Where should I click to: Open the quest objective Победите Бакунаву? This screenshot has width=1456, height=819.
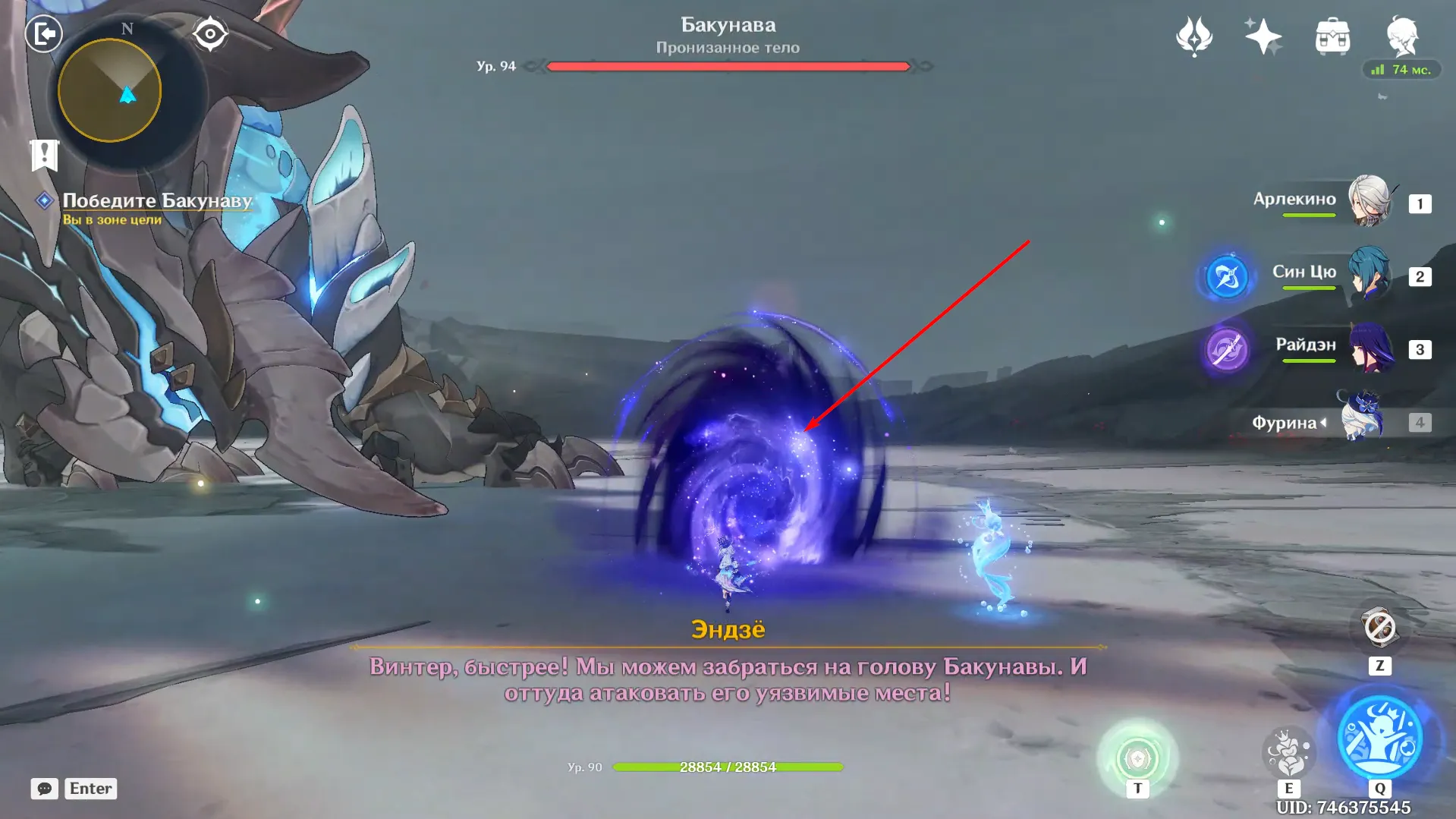(x=156, y=200)
